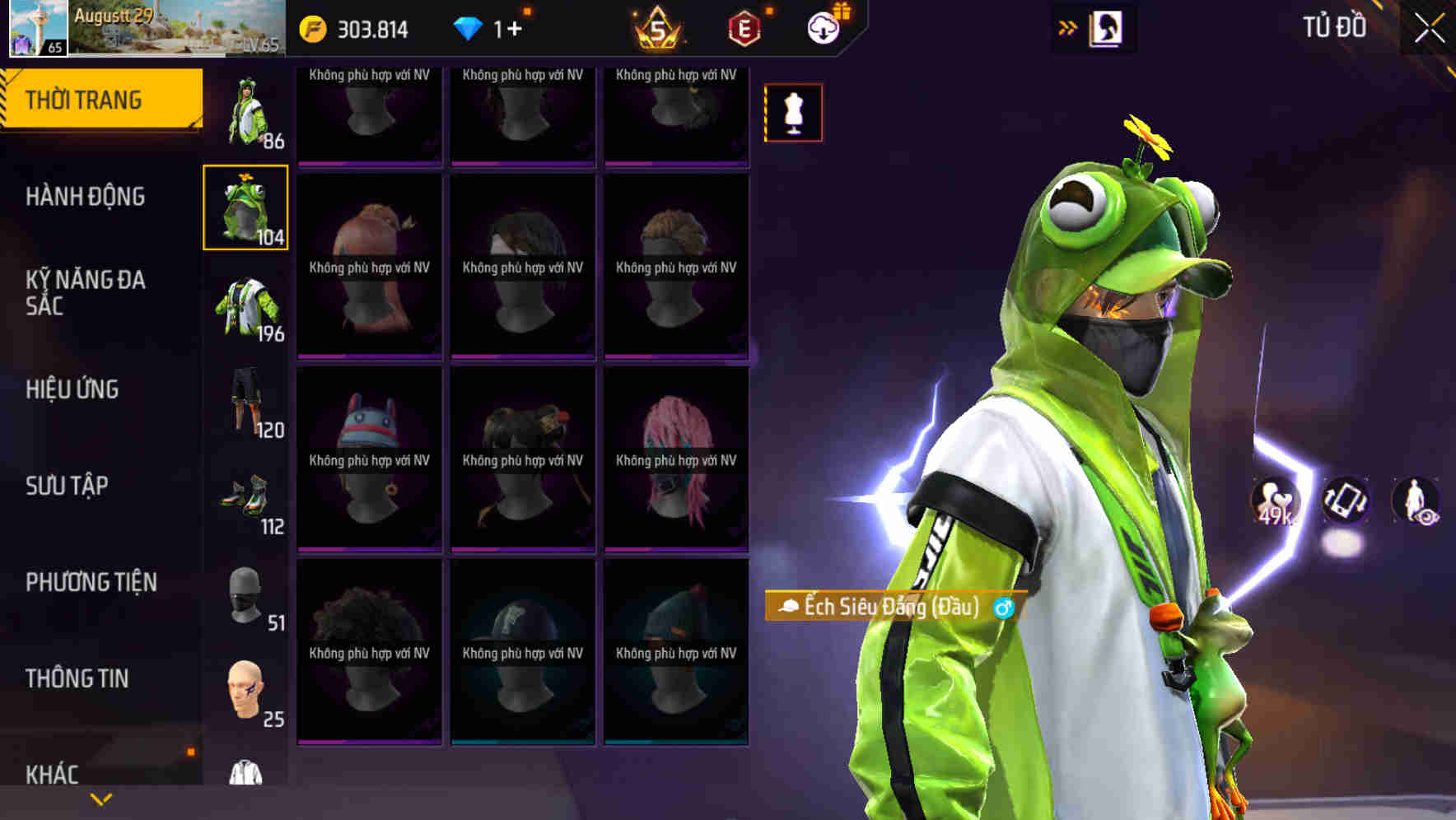
Task: Open the HIỆU ỨNG menu item
Action: (72, 389)
